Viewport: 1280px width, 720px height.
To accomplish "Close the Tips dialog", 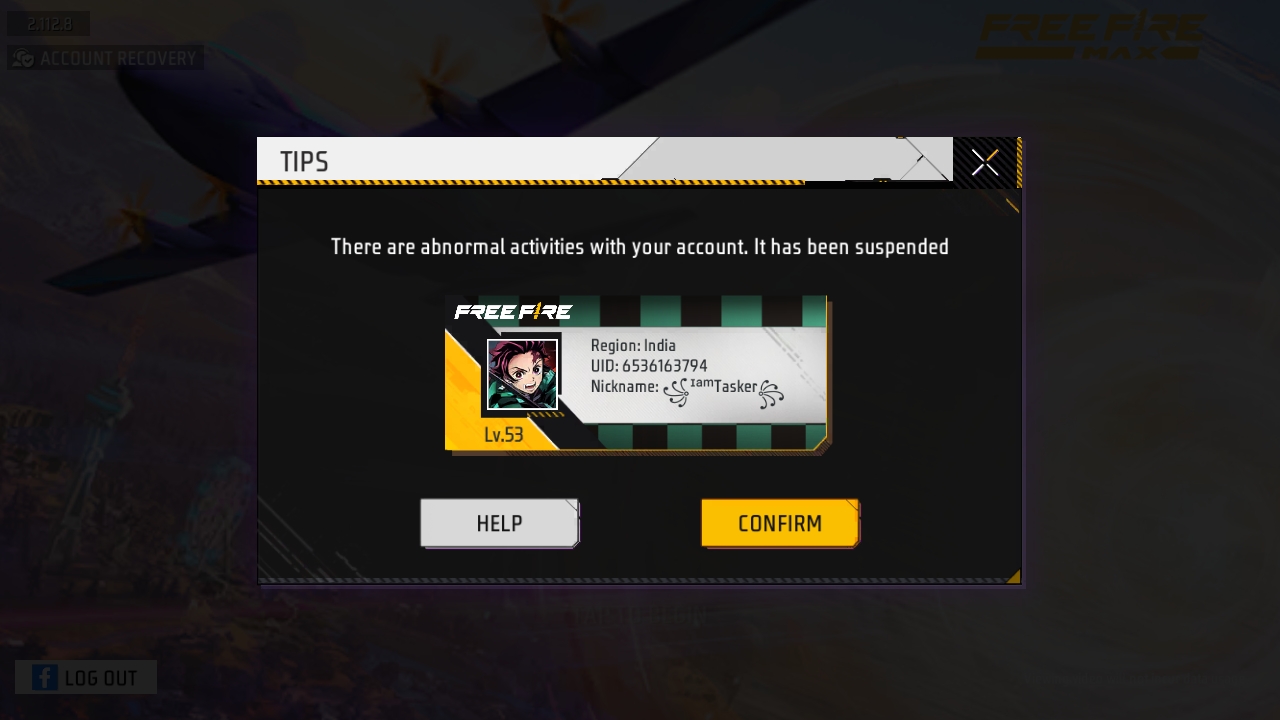I will (985, 162).
